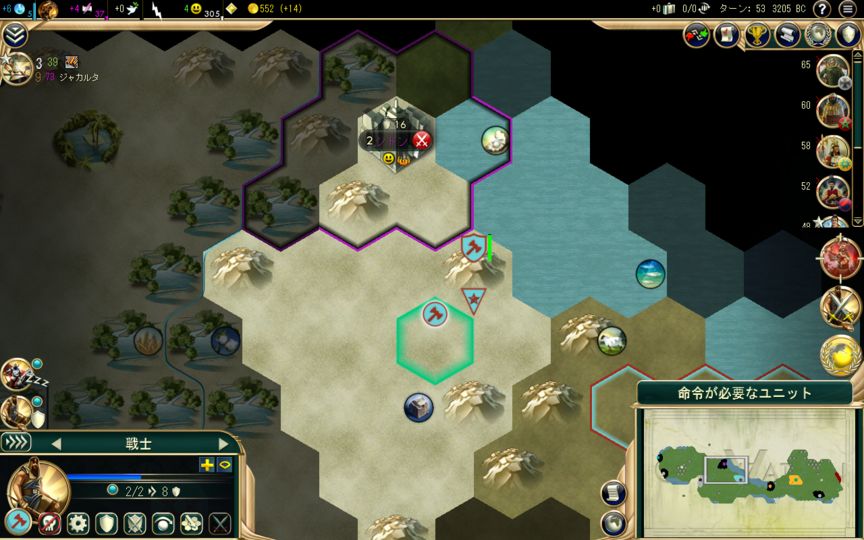Select the red hammer move command

pyautogui.click(x=19, y=522)
